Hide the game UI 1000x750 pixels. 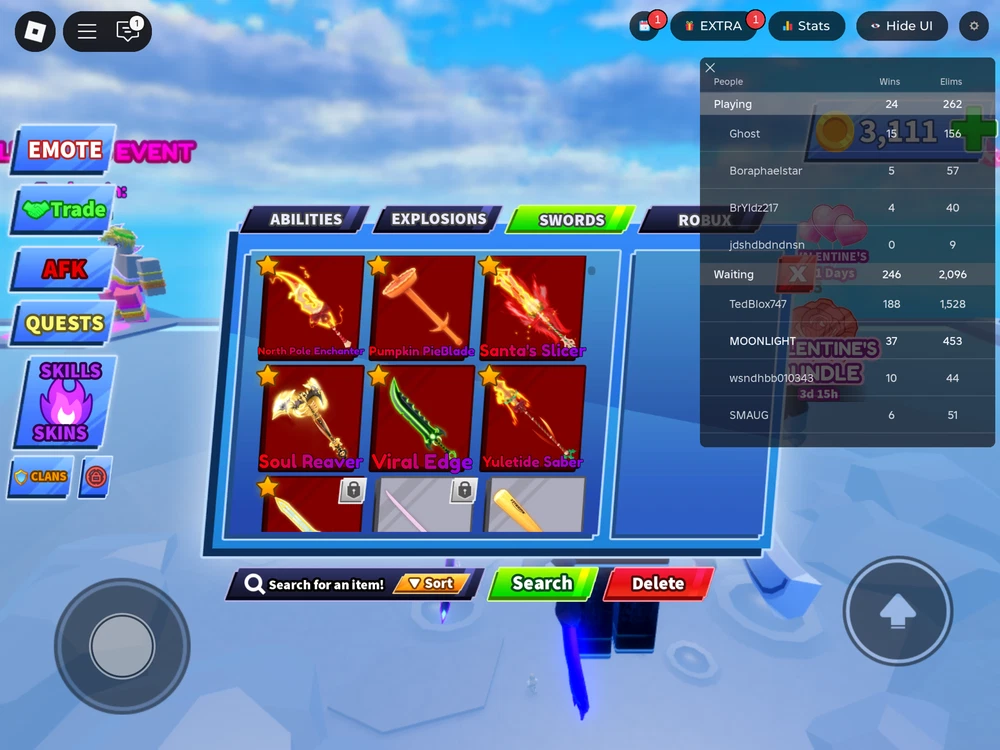click(x=901, y=26)
